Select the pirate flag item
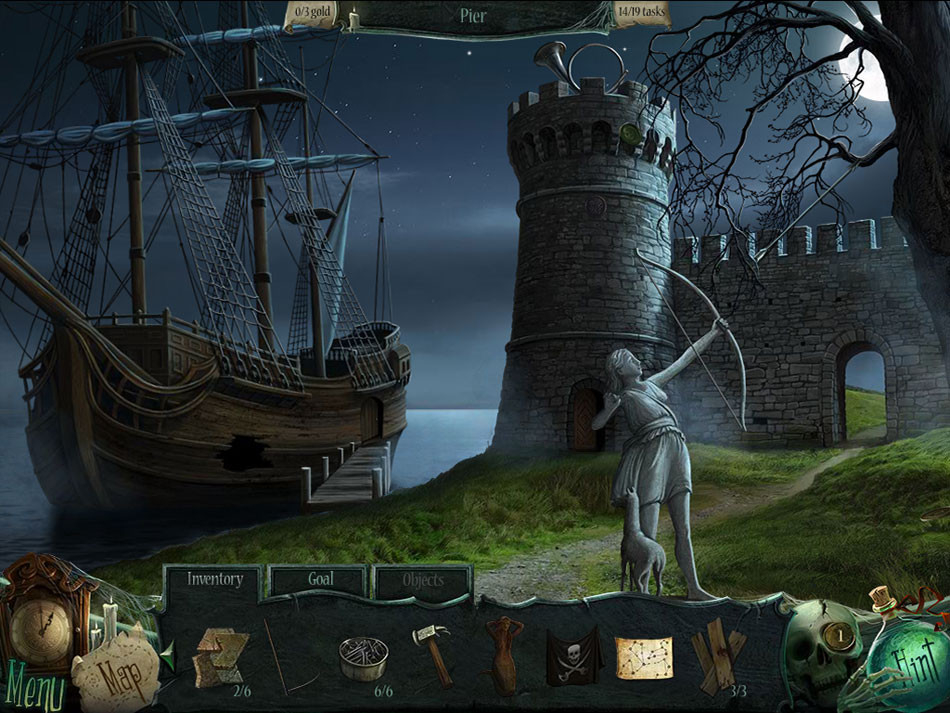 coord(572,656)
